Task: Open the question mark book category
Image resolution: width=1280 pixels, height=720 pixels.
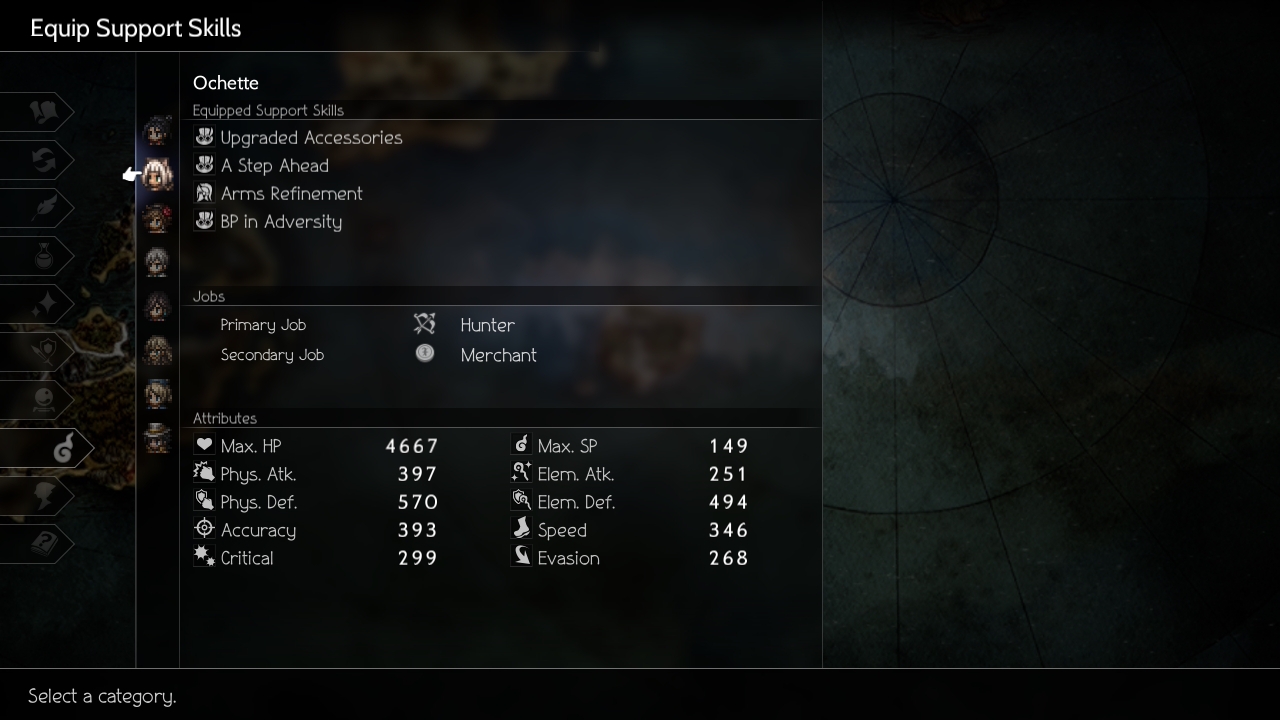Action: point(42,544)
